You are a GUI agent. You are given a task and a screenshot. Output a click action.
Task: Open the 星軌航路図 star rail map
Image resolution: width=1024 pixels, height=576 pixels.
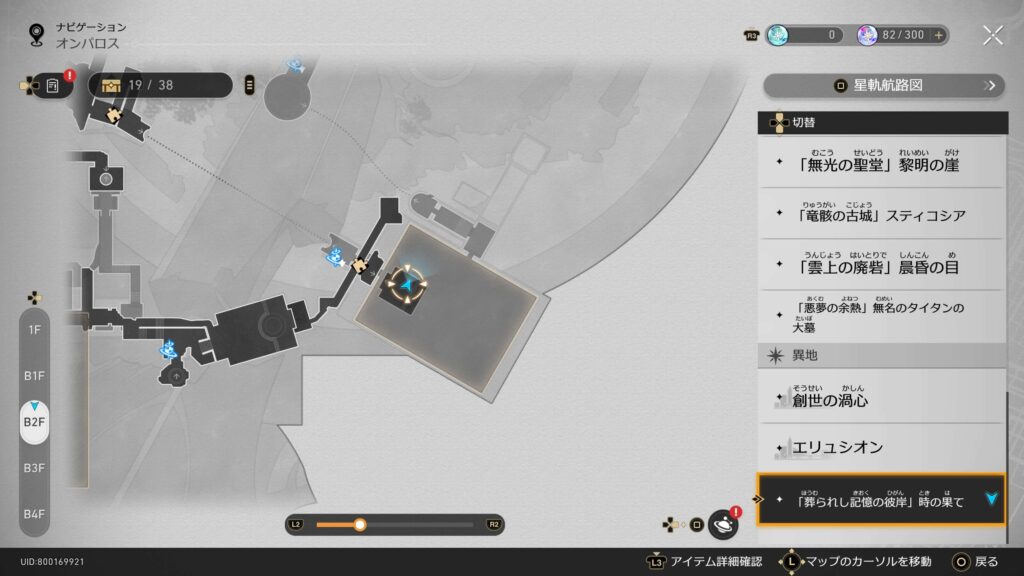[x=882, y=86]
